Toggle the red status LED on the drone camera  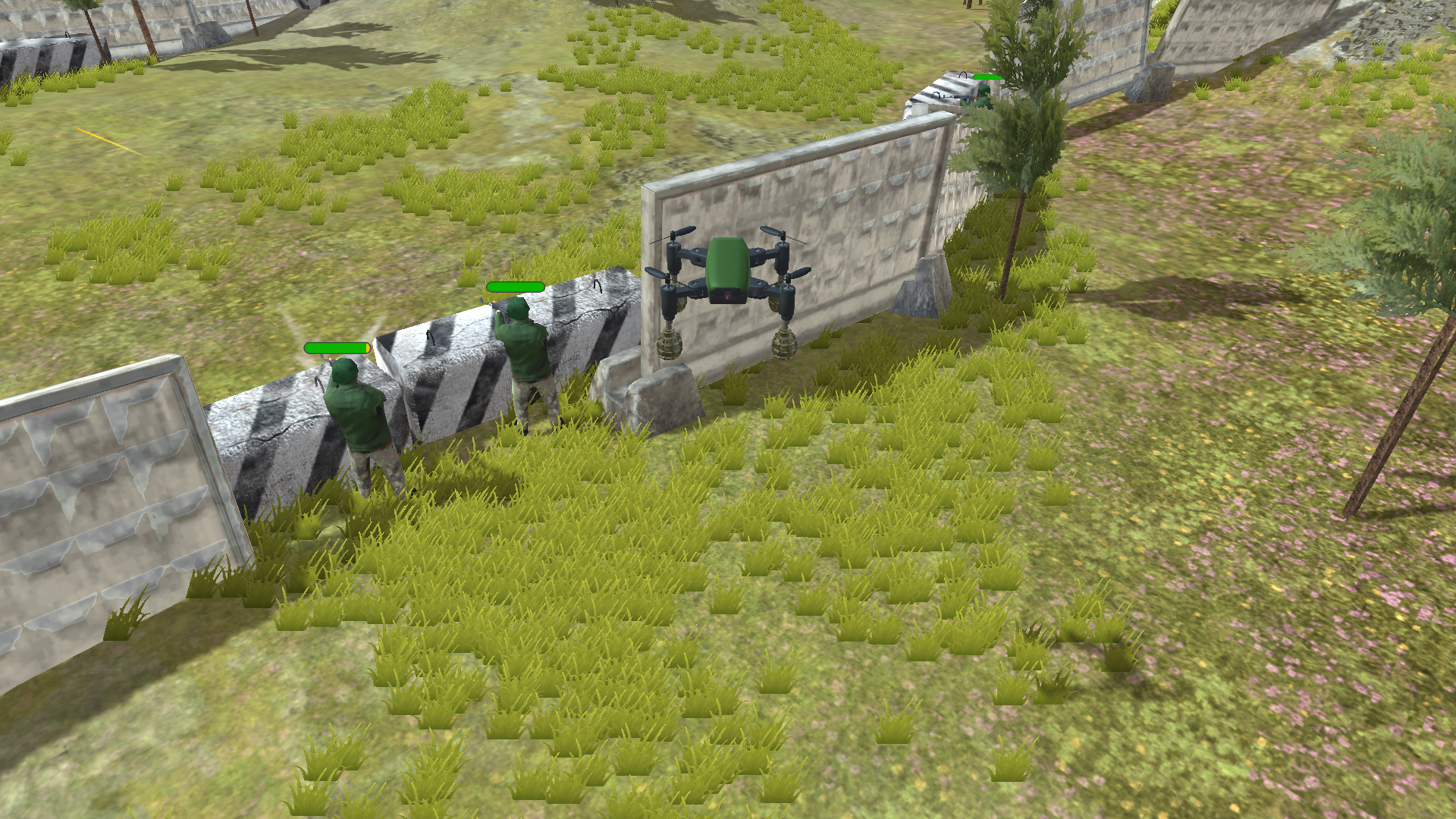728,297
